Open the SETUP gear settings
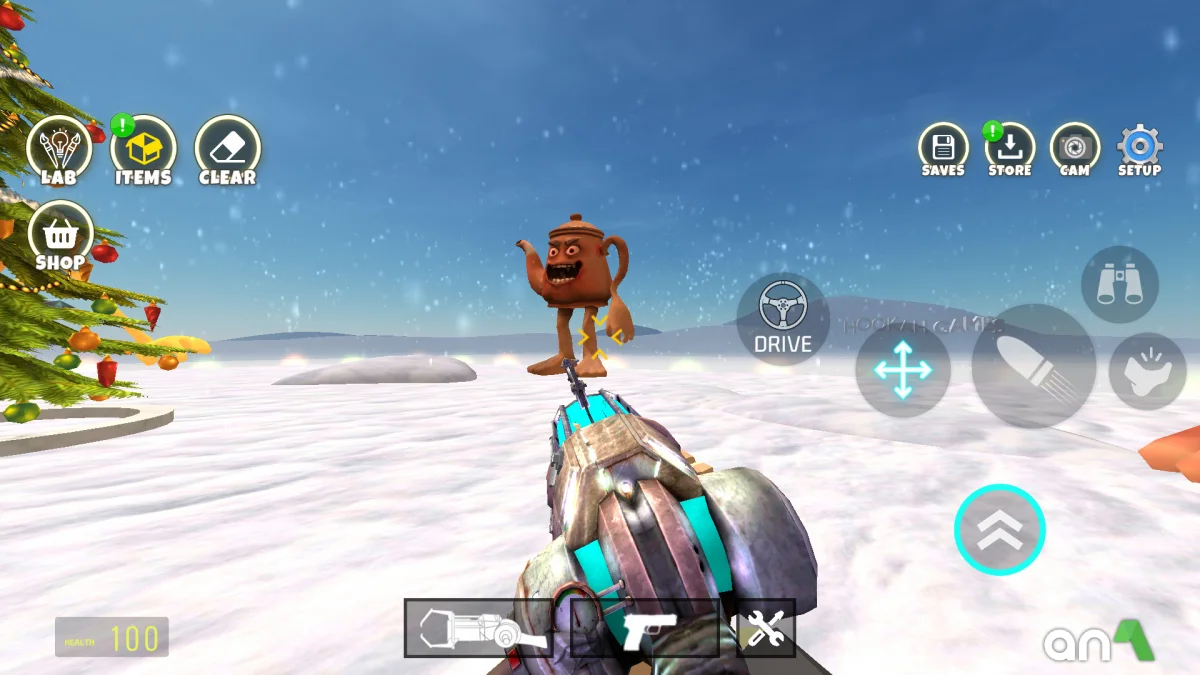Screen dimensions: 1200x675 (x=1139, y=149)
